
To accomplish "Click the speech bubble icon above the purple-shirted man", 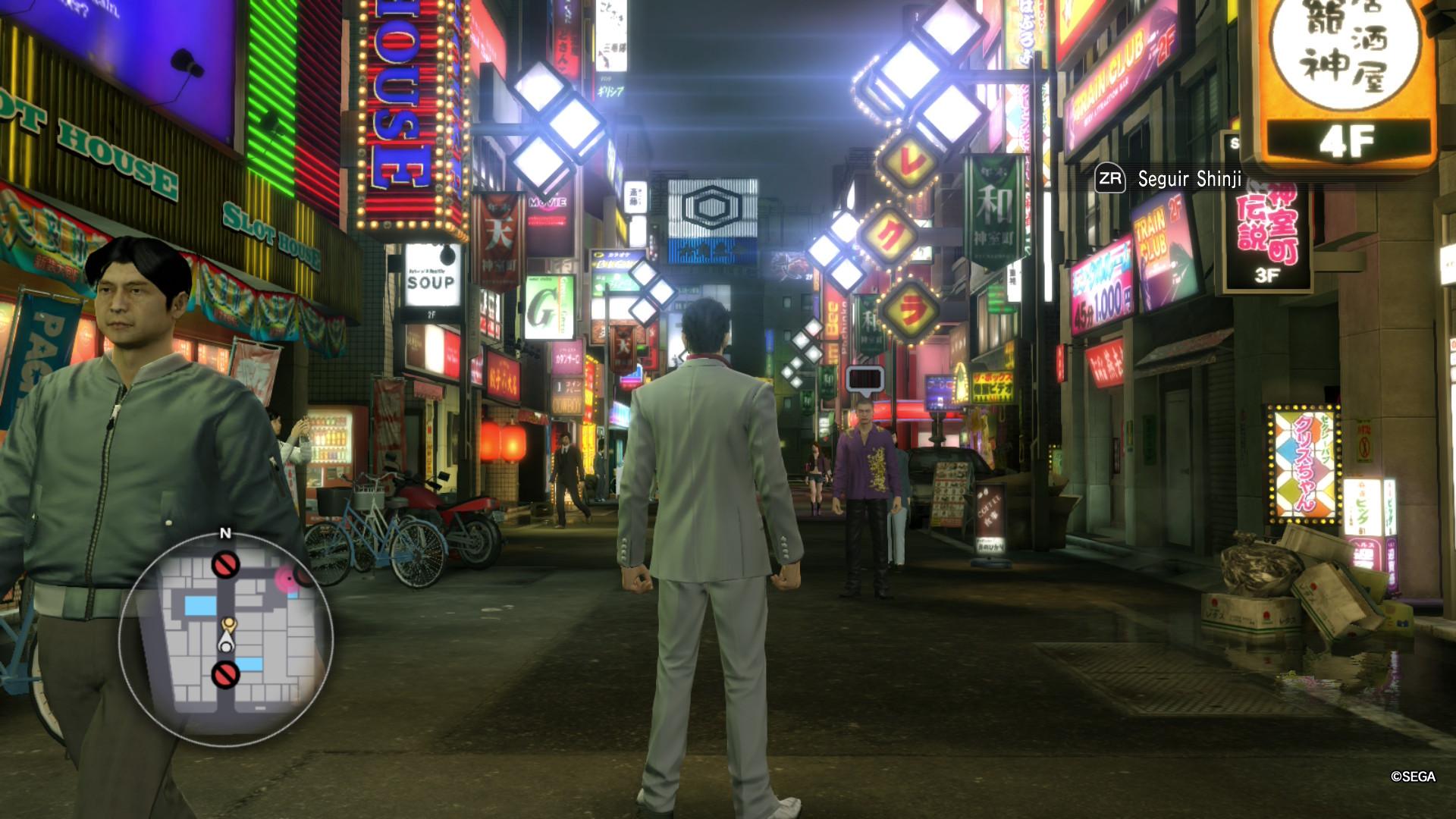I will [864, 378].
